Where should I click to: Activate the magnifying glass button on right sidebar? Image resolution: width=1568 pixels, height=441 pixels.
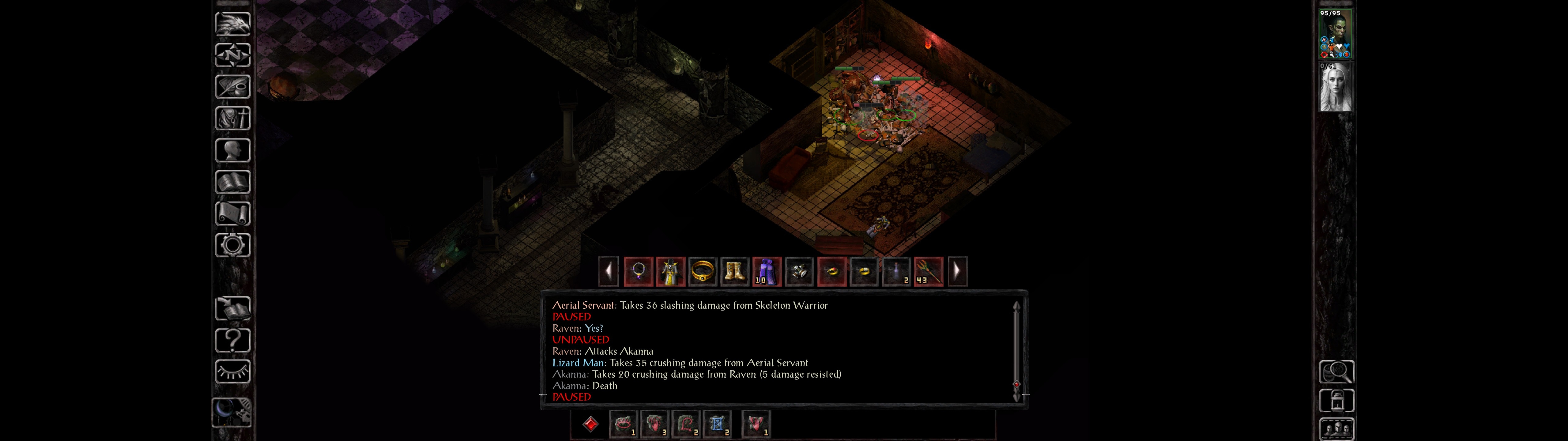1336,371
